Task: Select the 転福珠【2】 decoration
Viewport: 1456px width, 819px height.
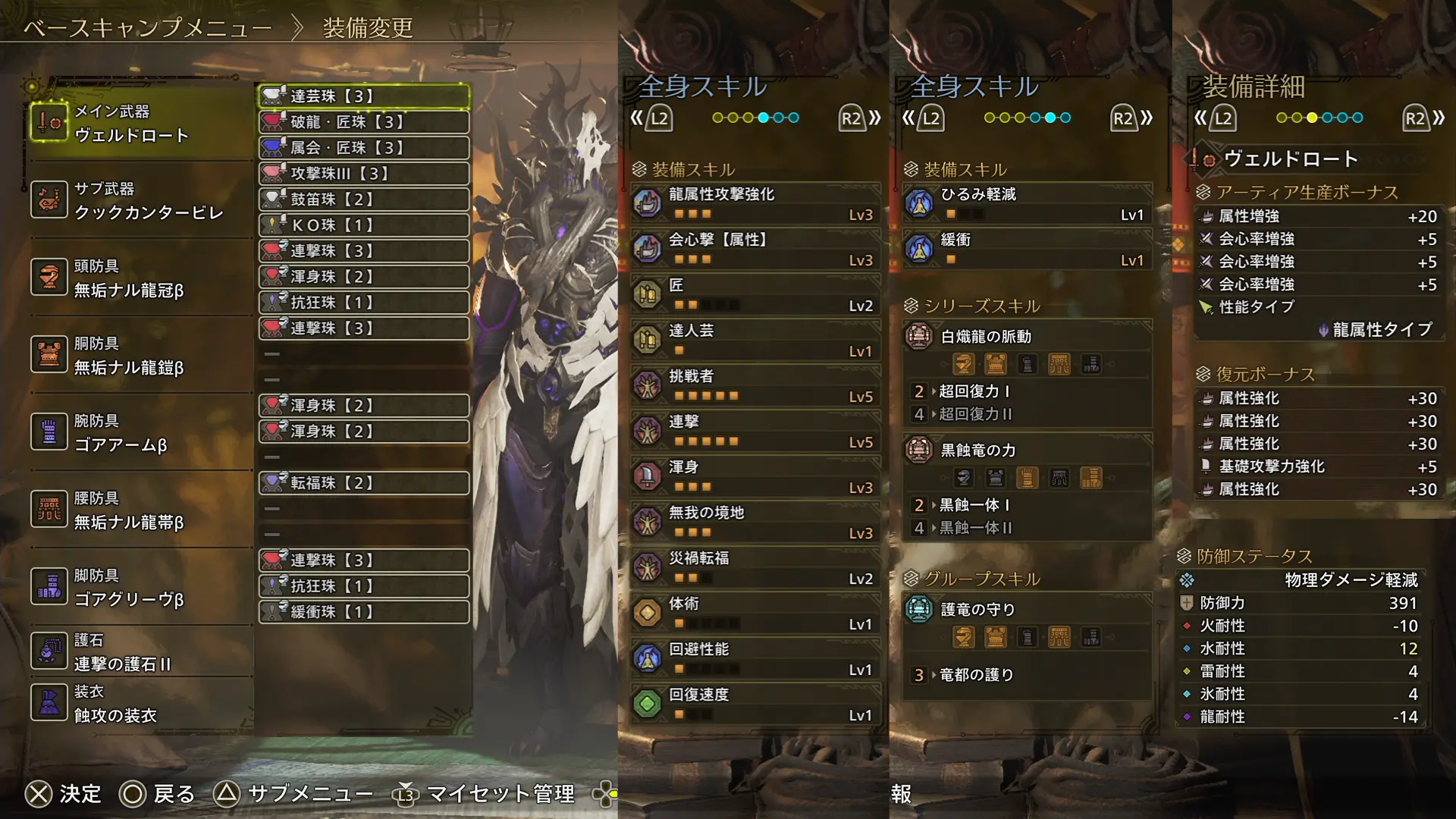Action: [364, 483]
